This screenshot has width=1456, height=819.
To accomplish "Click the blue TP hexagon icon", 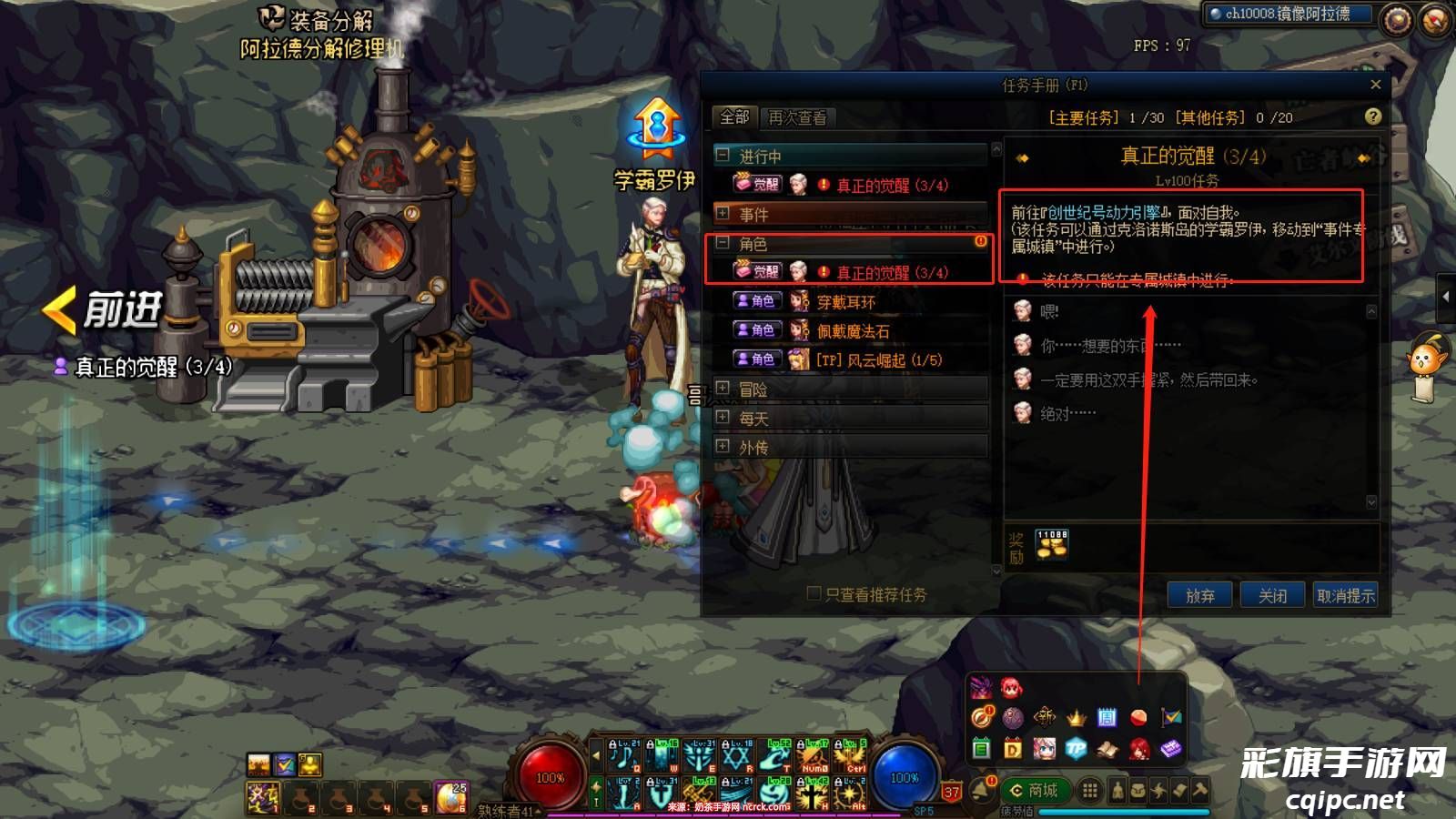I will click(x=1076, y=749).
